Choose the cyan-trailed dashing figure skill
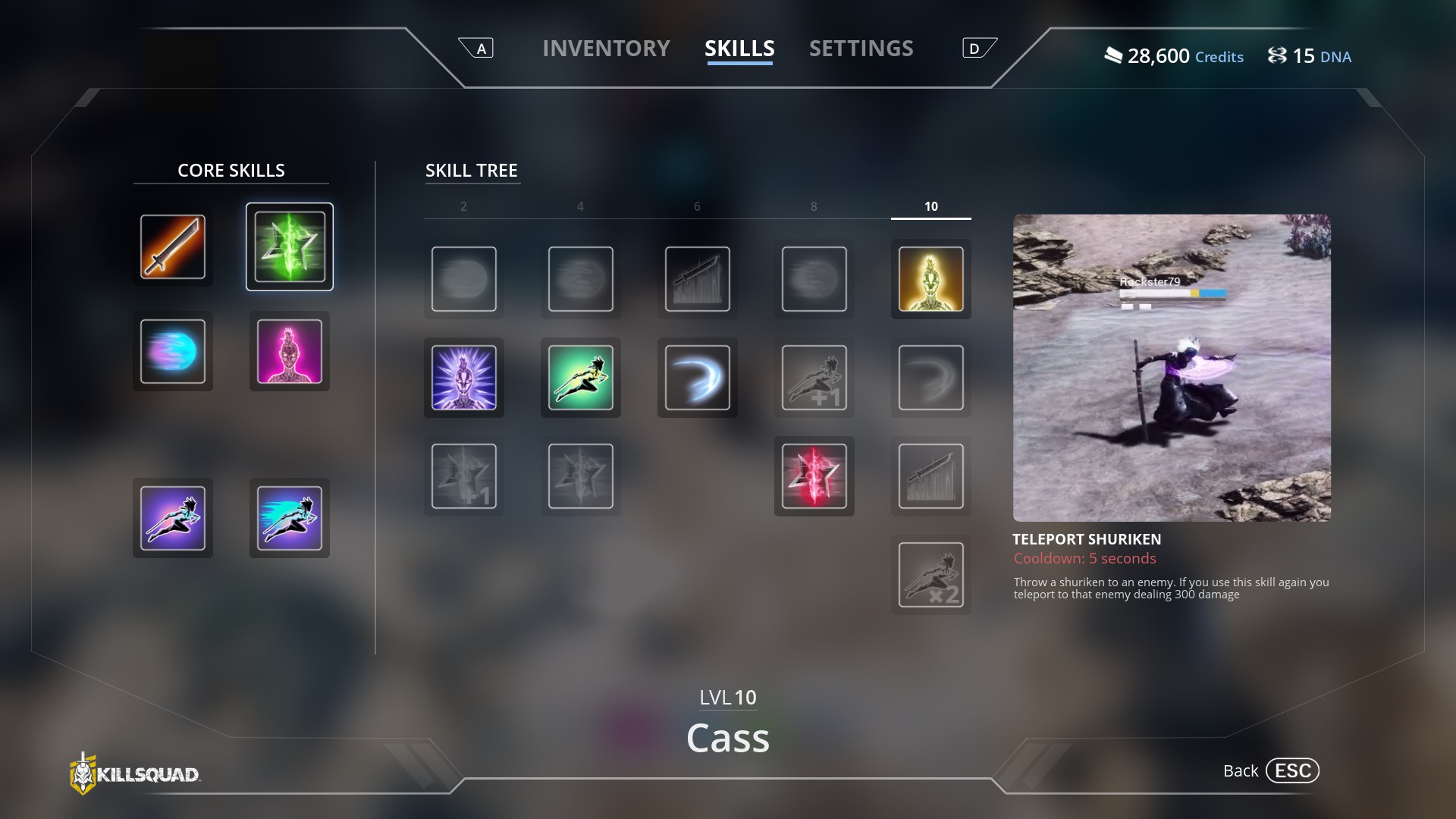Screen dimensions: 1456x819 coord(290,518)
